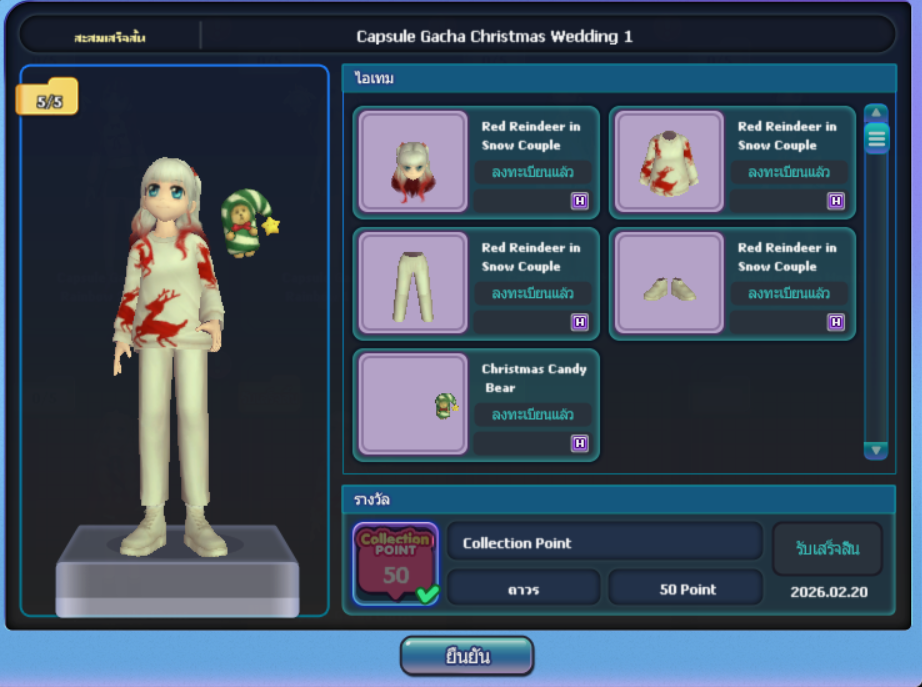Choose the Red Reindeer pants item thumbnail
Viewport: 922px width, 687px height.
[x=413, y=283]
